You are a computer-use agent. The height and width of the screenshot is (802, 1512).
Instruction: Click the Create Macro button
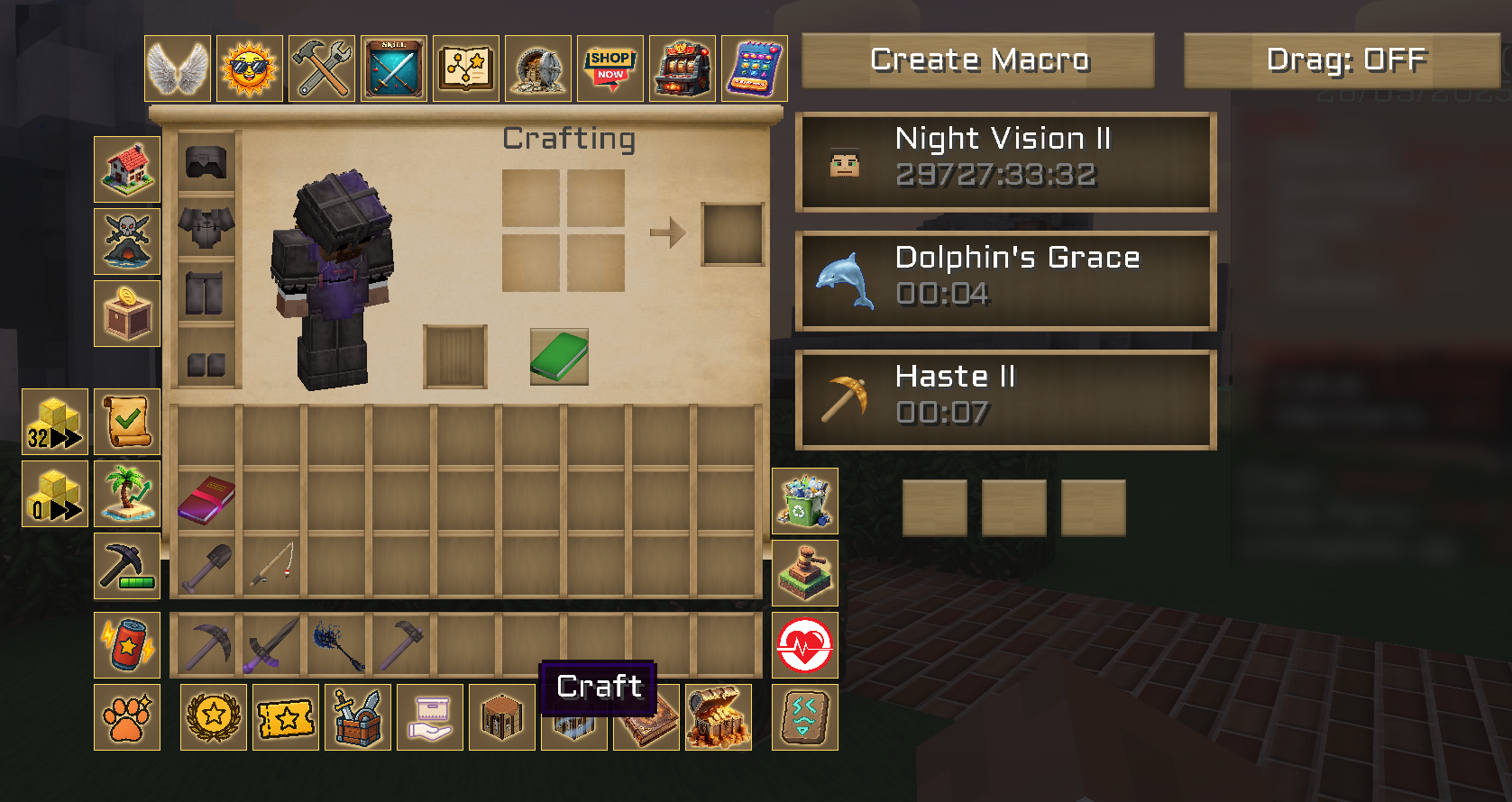[979, 59]
